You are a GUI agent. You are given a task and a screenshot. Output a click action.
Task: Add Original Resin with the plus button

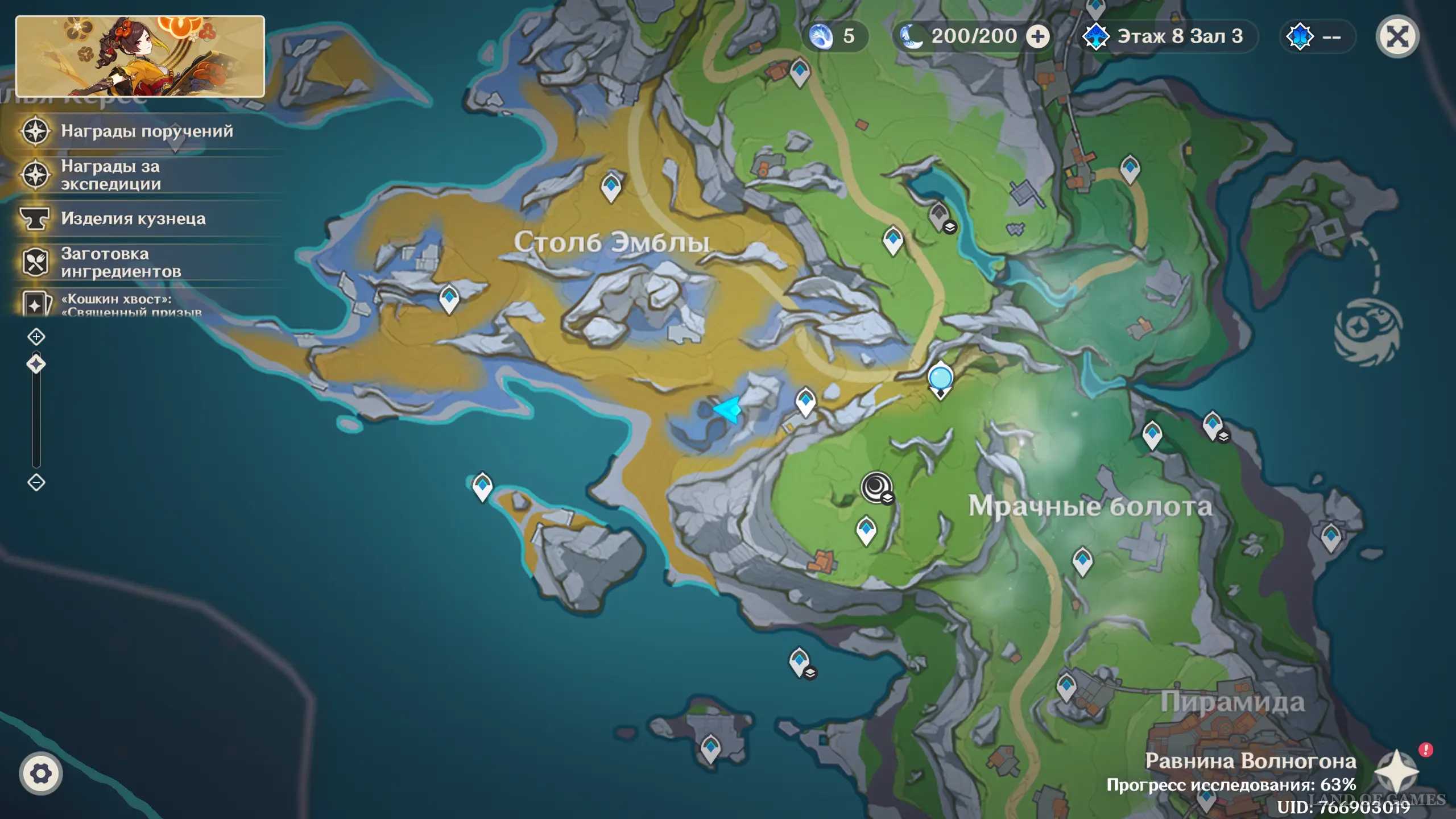click(1038, 37)
